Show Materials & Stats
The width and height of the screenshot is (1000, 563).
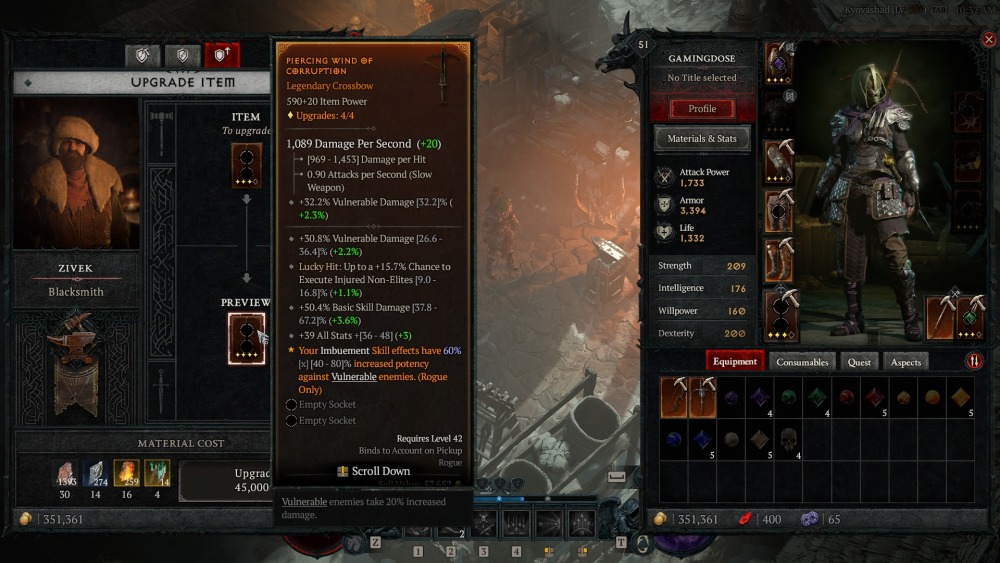click(x=702, y=138)
